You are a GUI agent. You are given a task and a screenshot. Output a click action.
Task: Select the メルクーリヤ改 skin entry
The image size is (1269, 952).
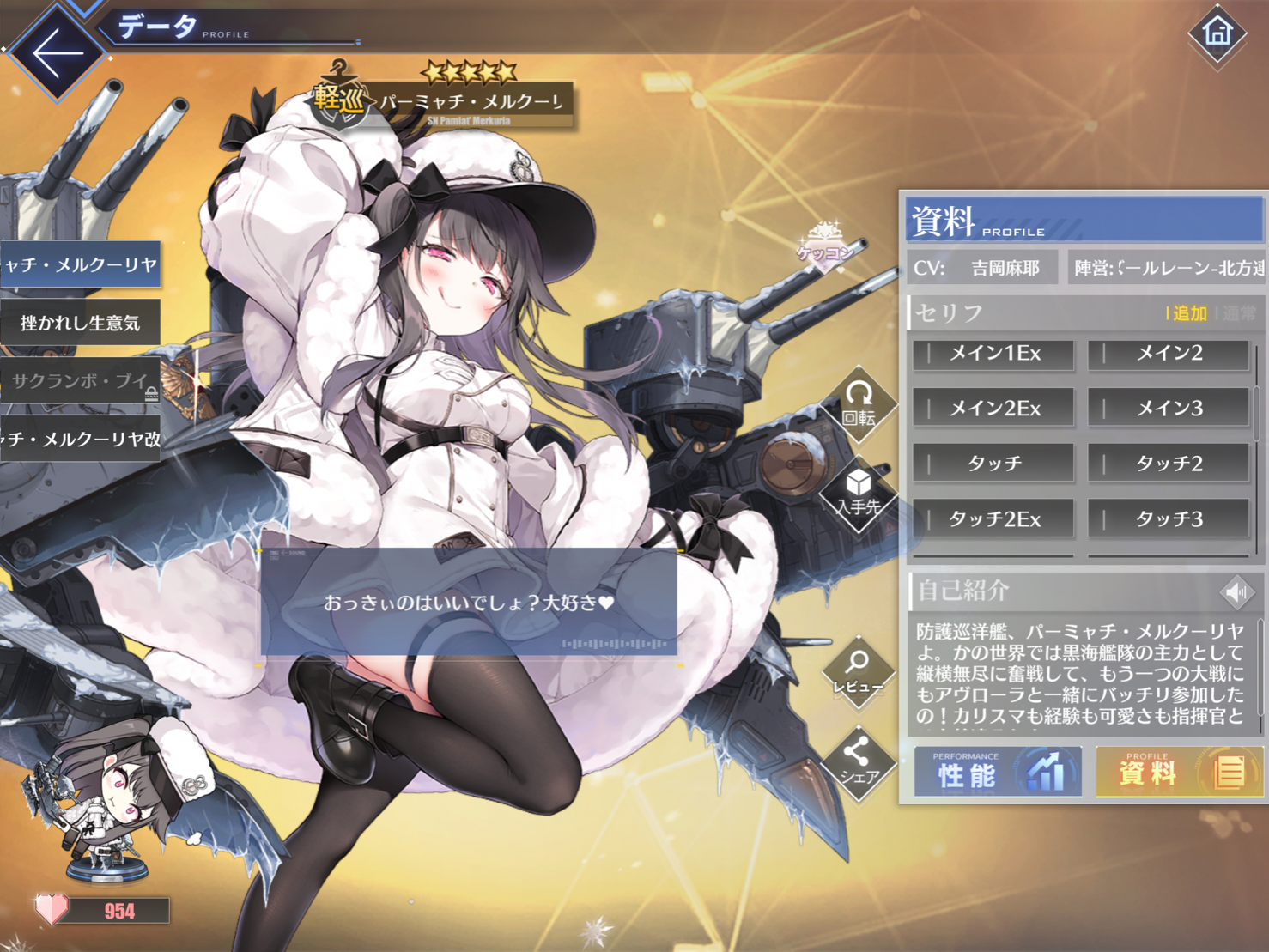click(80, 440)
